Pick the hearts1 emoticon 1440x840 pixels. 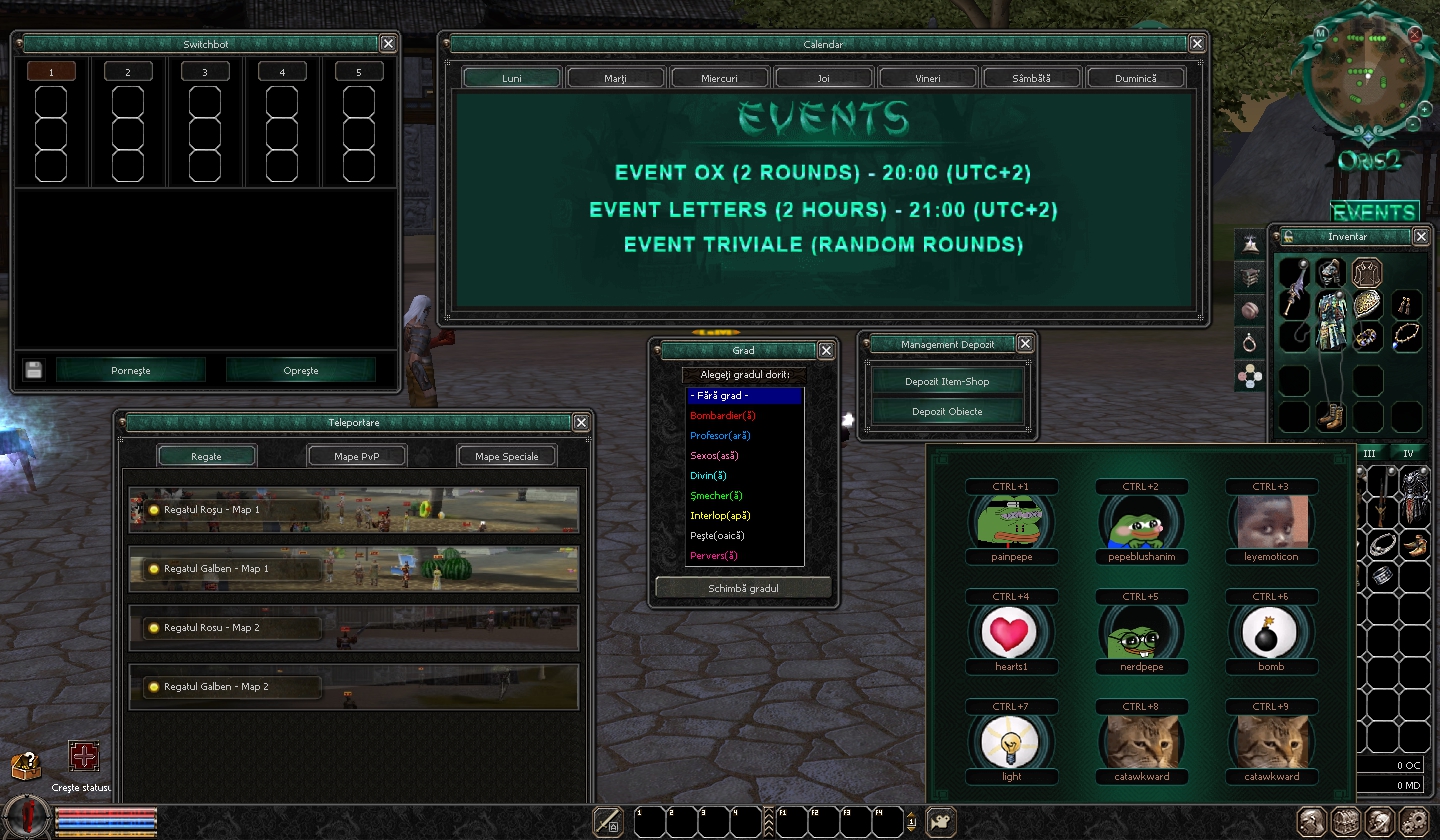pyautogui.click(x=1011, y=633)
